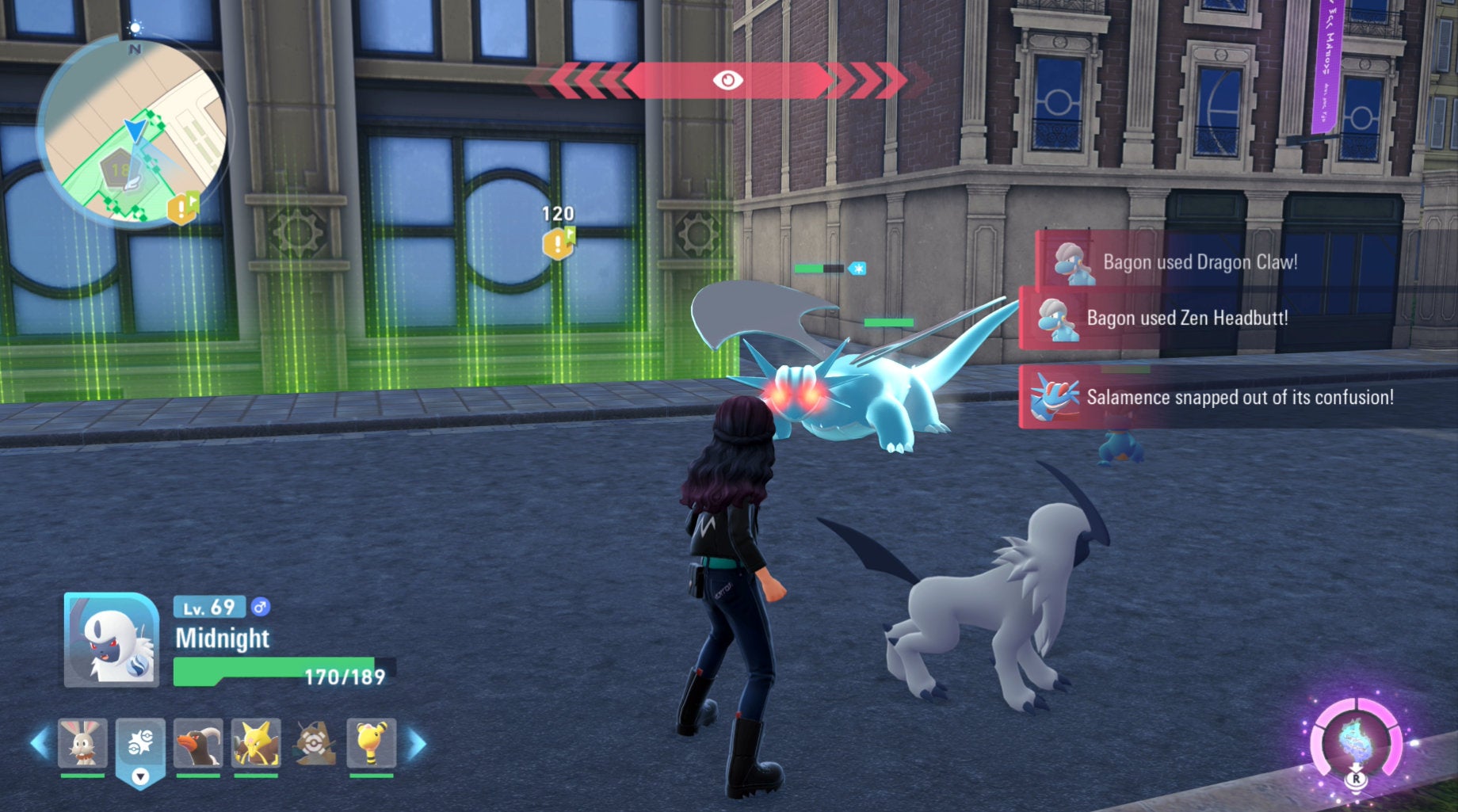Click the wild zone 18 marker on minimap
This screenshot has height=812, width=1458.
coord(120,170)
